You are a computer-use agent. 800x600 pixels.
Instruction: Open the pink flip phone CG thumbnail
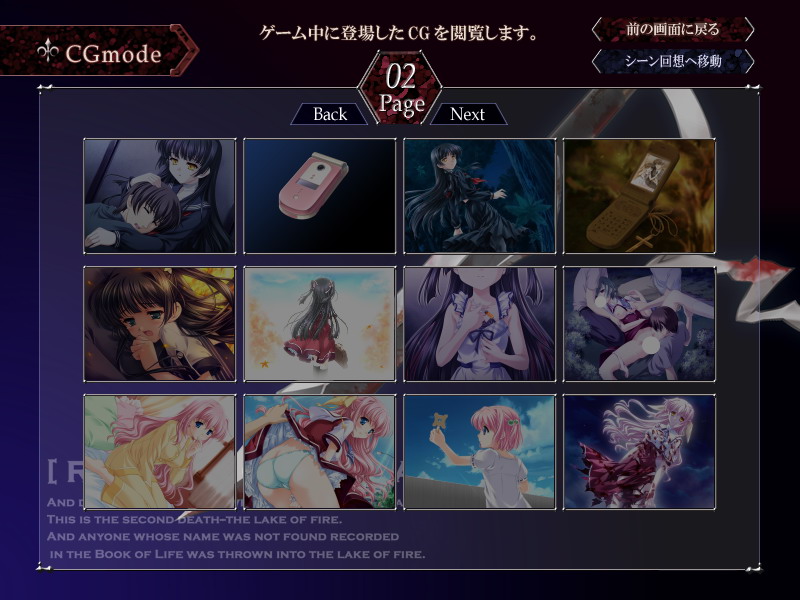click(320, 196)
